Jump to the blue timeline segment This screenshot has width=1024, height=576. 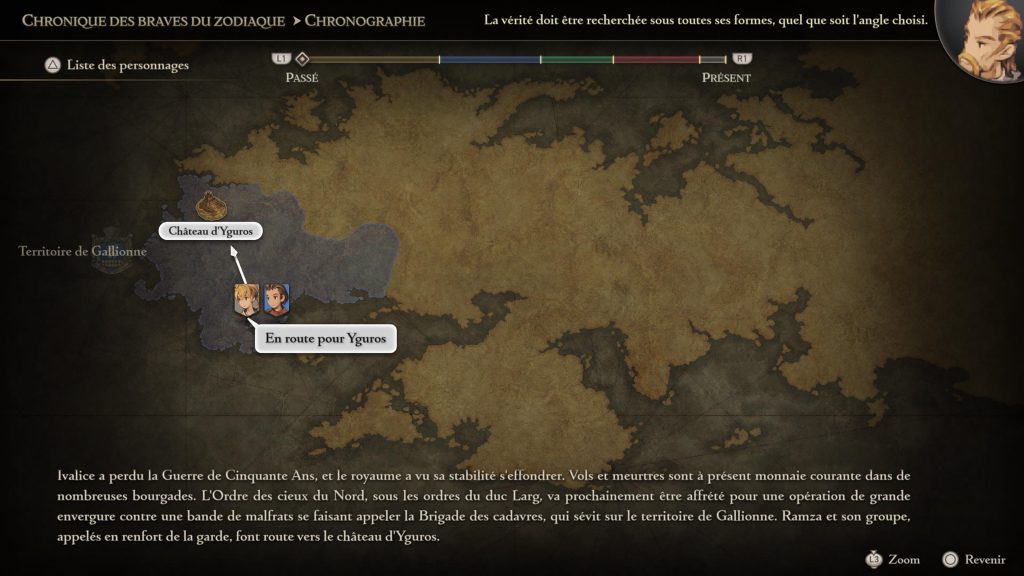pyautogui.click(x=489, y=60)
